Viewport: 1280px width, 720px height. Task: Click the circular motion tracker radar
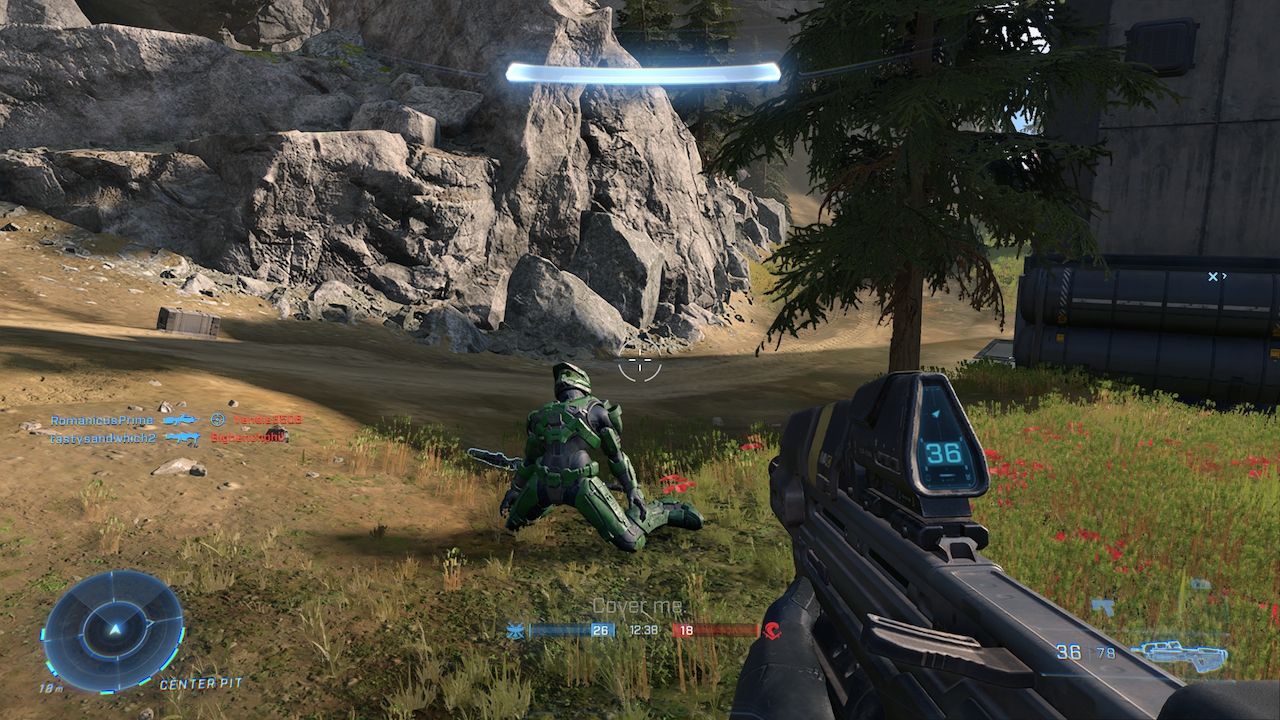(113, 631)
